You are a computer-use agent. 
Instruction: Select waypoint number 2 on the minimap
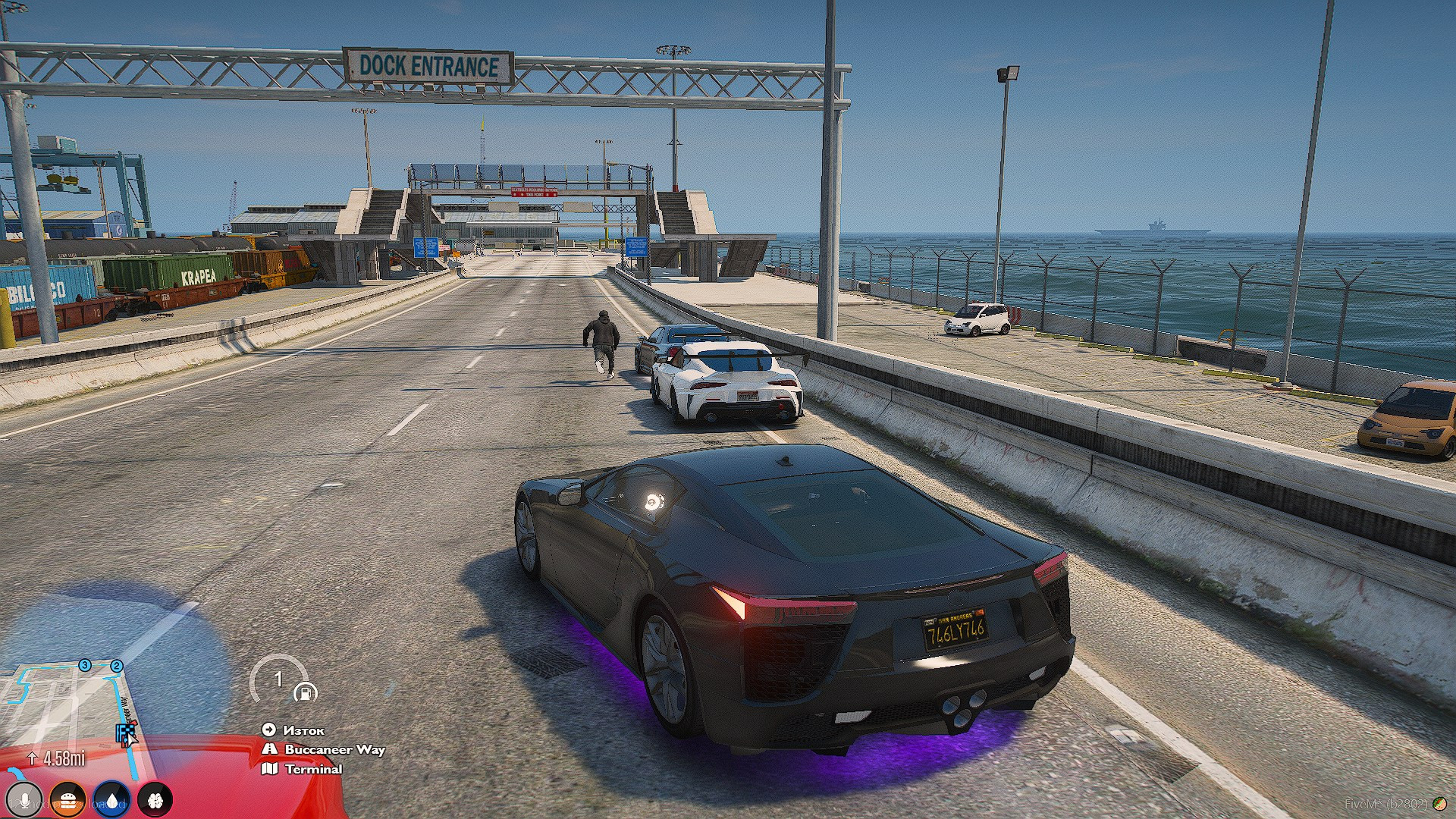pos(117,666)
